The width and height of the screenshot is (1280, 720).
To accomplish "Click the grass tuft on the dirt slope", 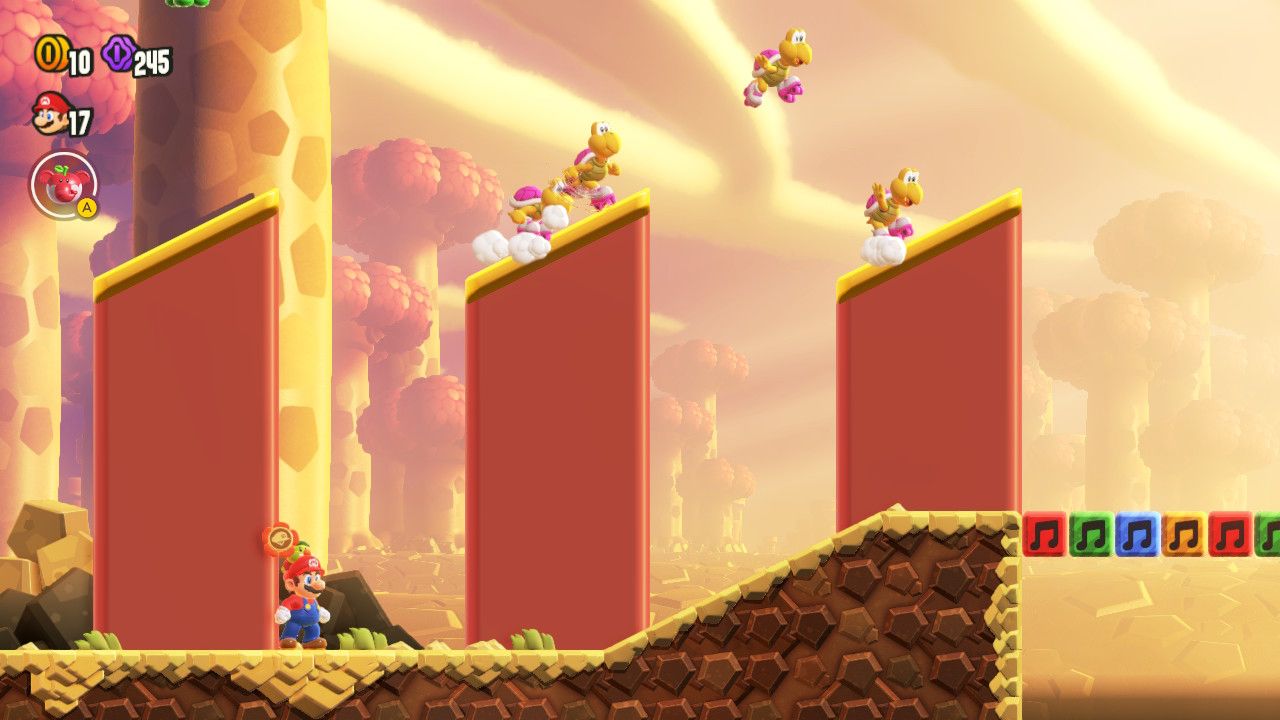I will click(x=535, y=638).
